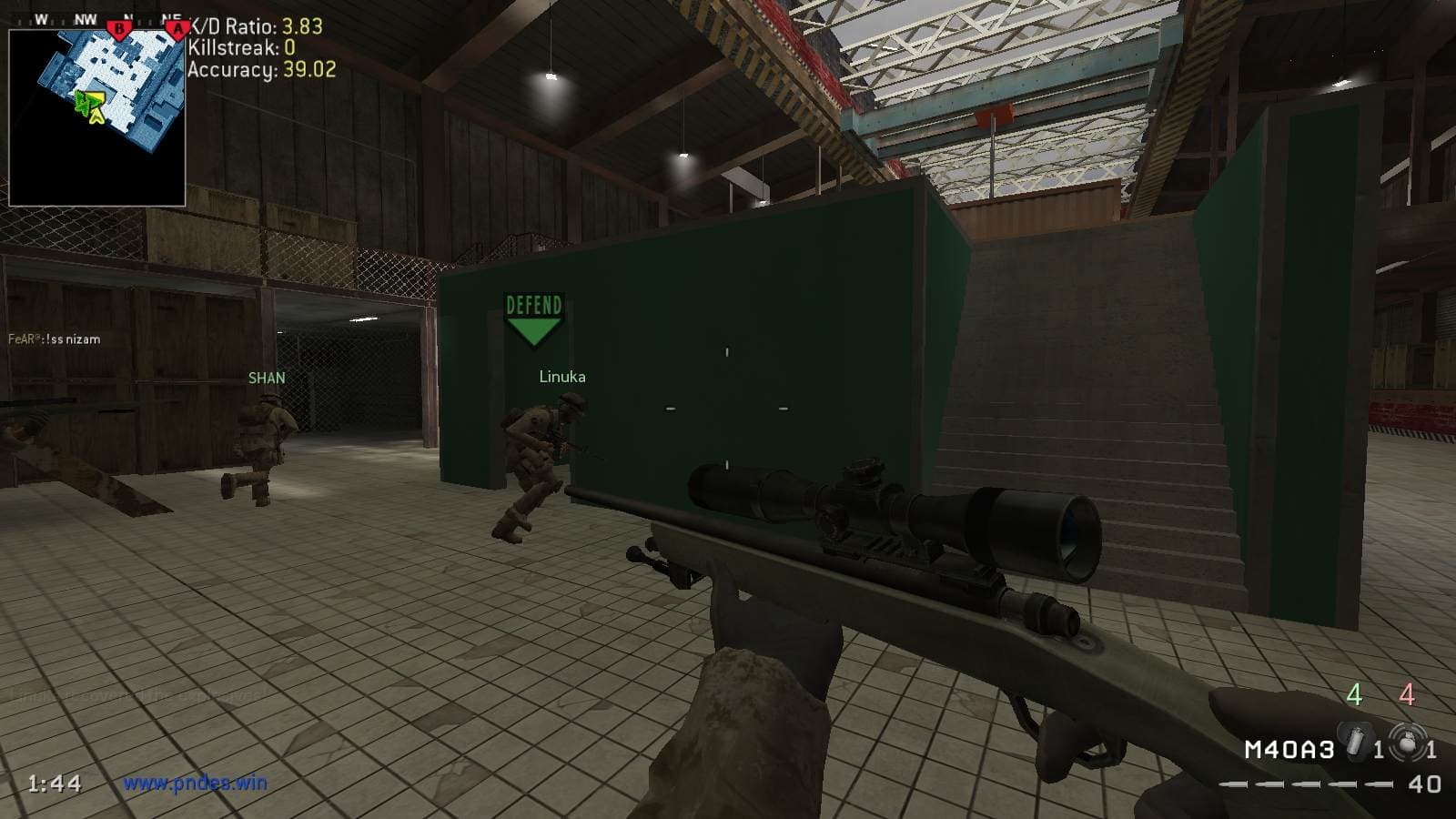Click the red A objective marker

[x=177, y=29]
